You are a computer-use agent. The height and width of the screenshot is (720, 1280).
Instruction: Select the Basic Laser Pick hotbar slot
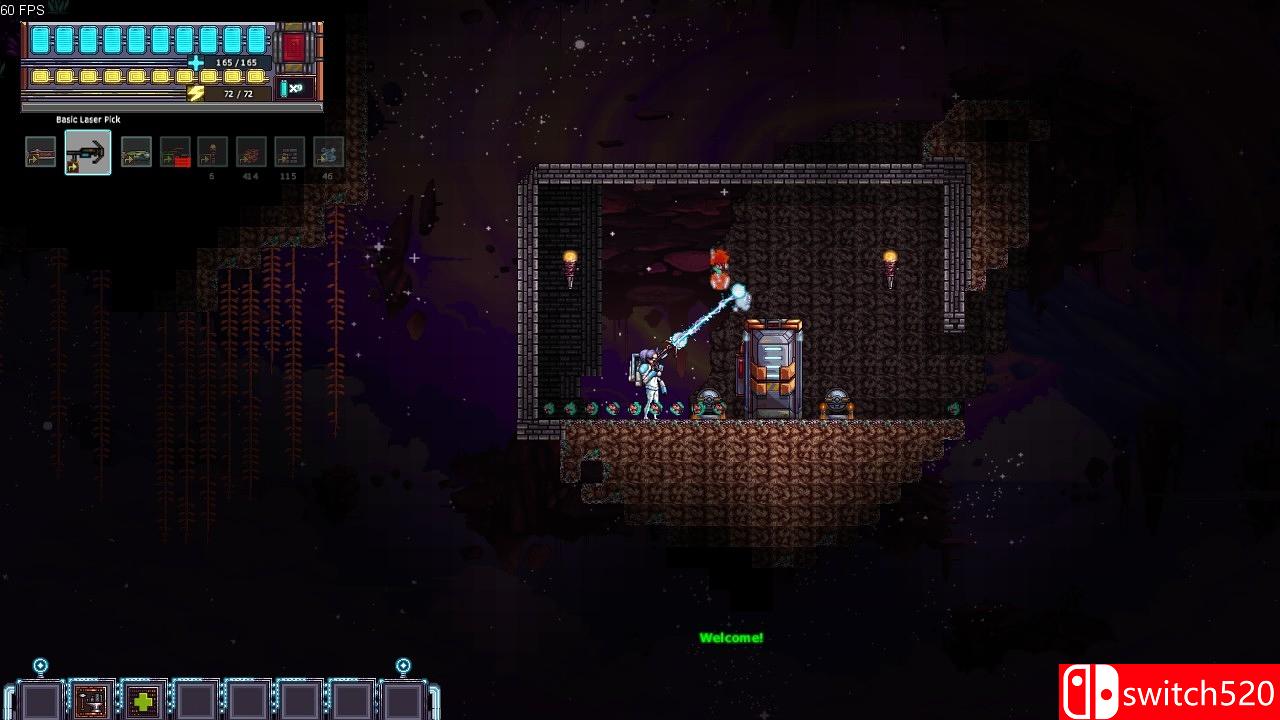[x=88, y=152]
